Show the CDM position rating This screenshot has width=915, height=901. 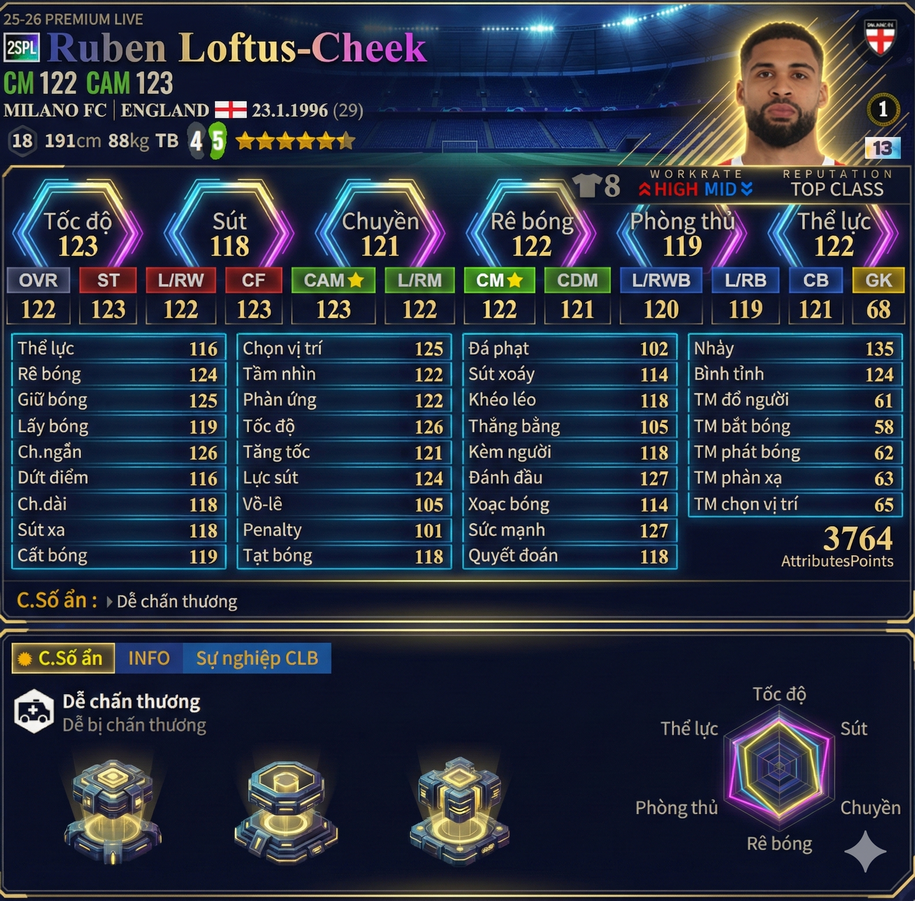[x=577, y=281]
